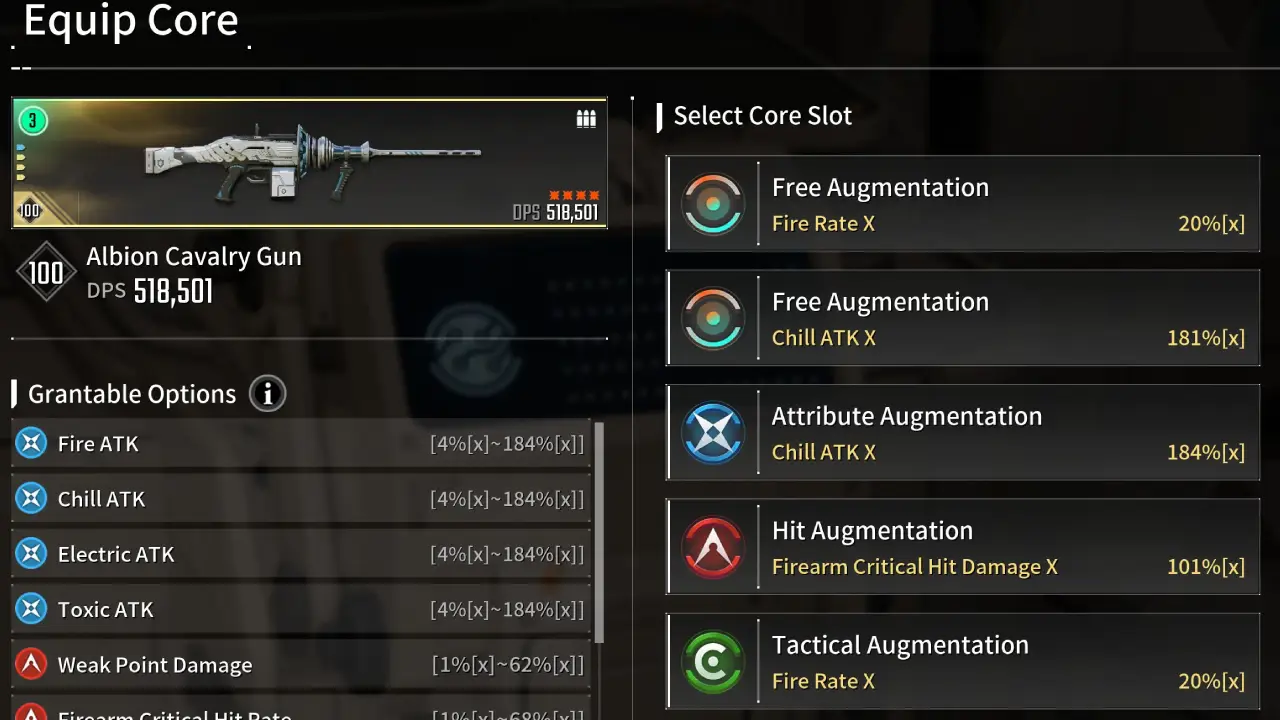Click the red Hit Augmentation core icon
The height and width of the screenshot is (720, 1280).
click(713, 546)
